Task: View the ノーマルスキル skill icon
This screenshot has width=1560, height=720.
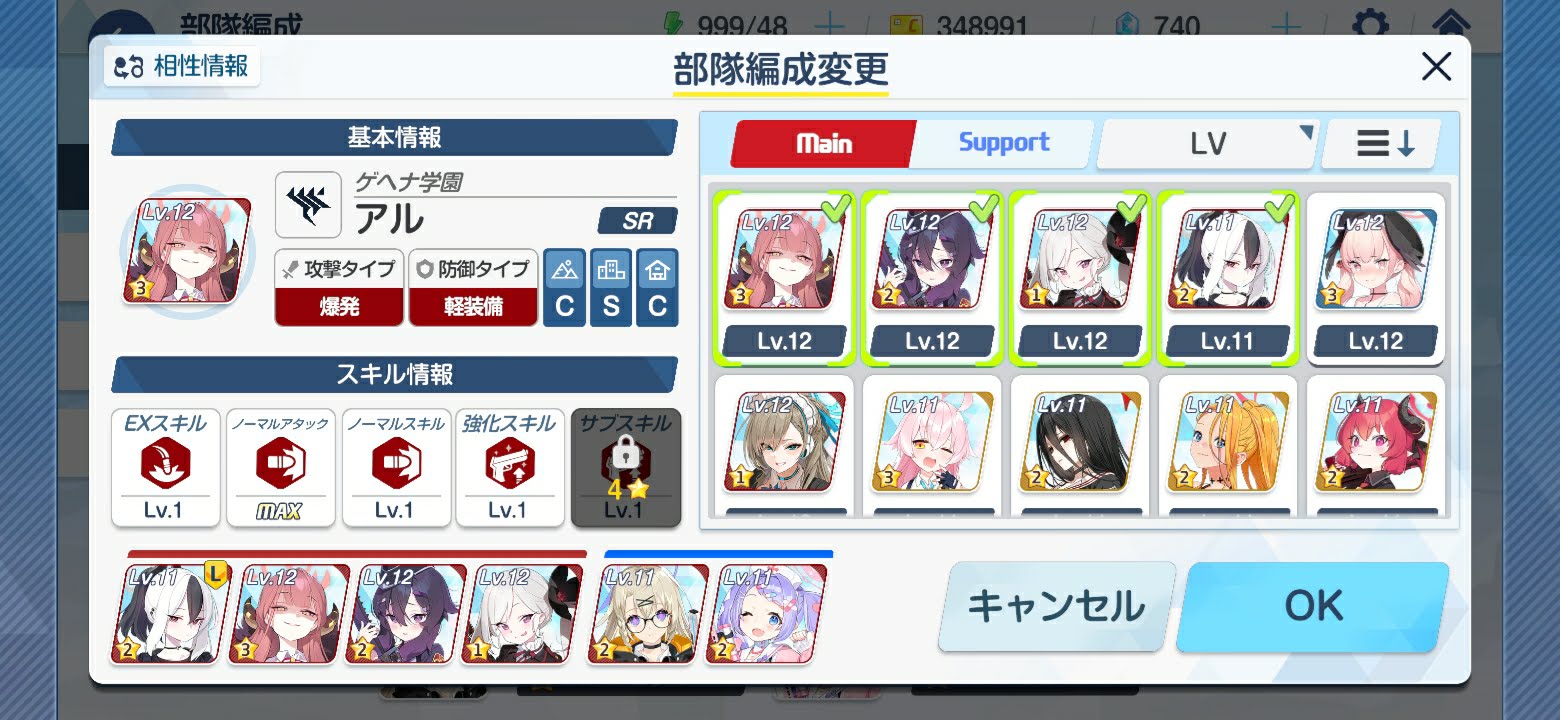Action: click(395, 468)
